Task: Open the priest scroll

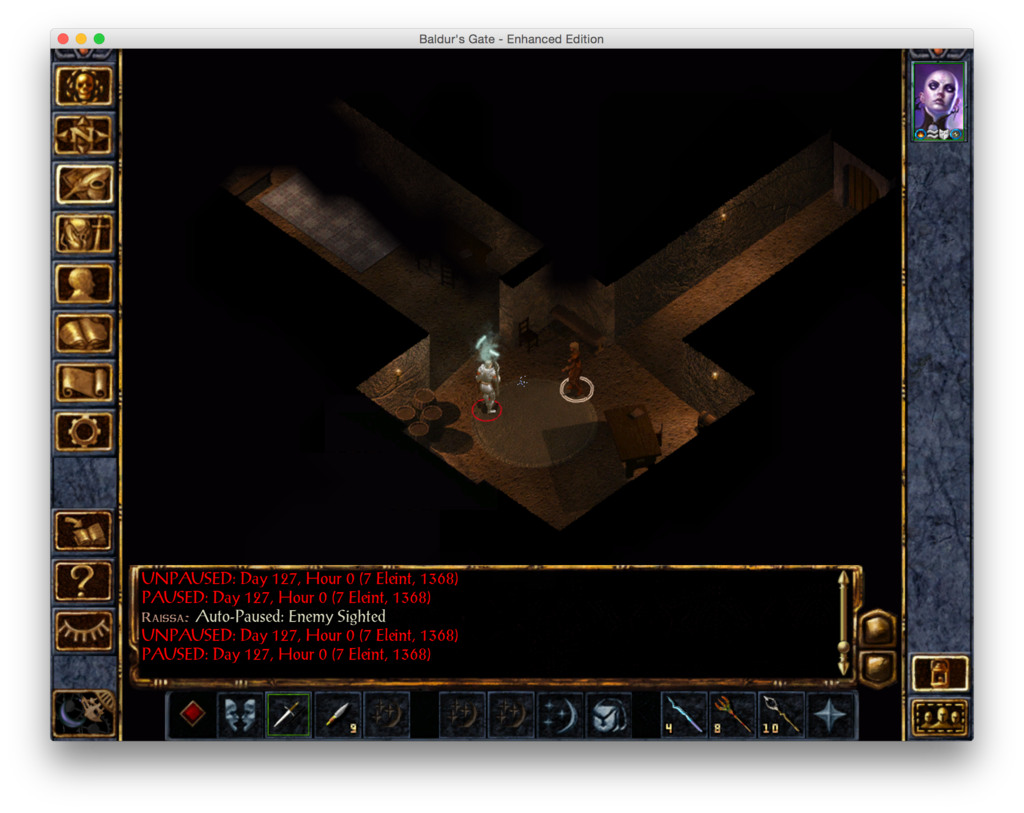Action: 84,382
